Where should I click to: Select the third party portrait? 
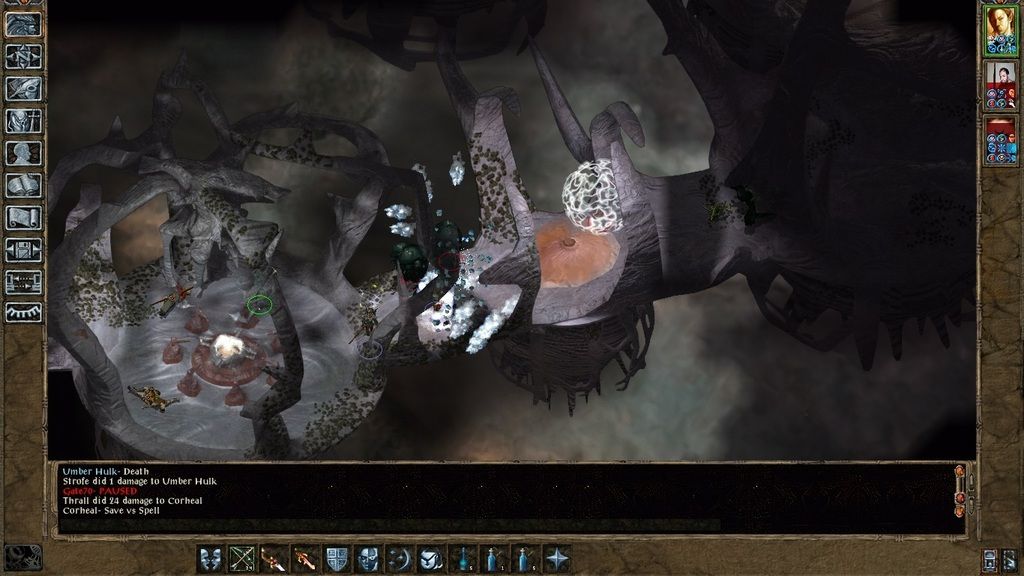tap(1000, 139)
